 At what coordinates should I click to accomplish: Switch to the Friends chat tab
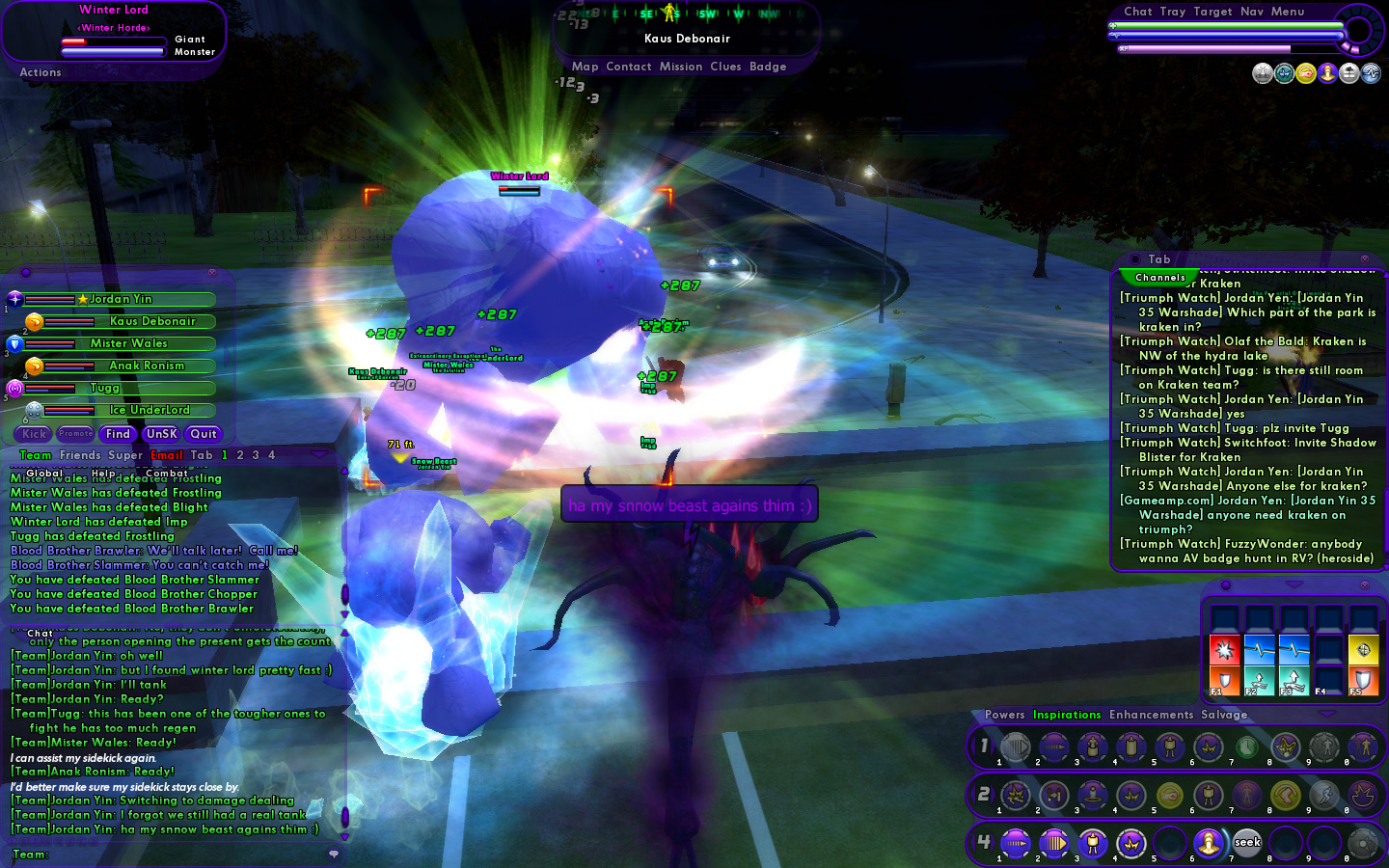tap(80, 455)
